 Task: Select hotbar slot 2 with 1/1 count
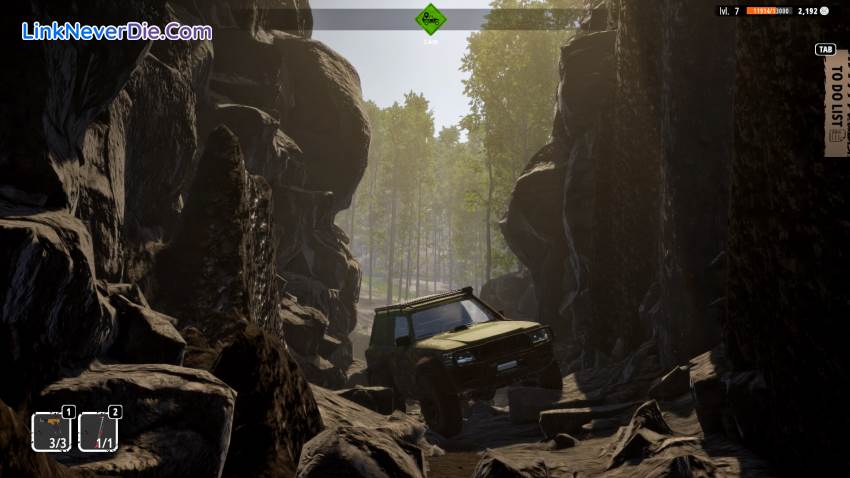(x=98, y=432)
